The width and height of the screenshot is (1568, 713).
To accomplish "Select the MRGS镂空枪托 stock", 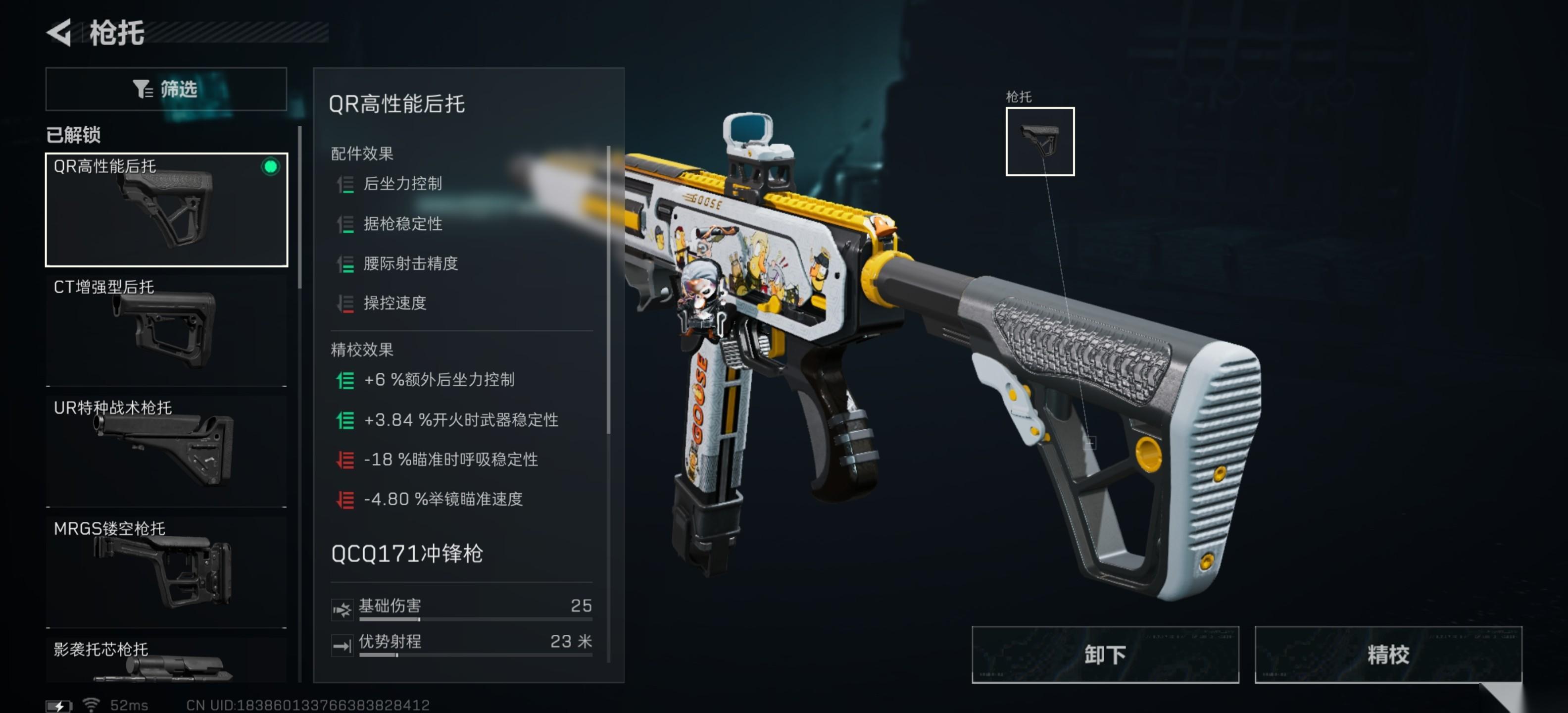I will [166, 571].
